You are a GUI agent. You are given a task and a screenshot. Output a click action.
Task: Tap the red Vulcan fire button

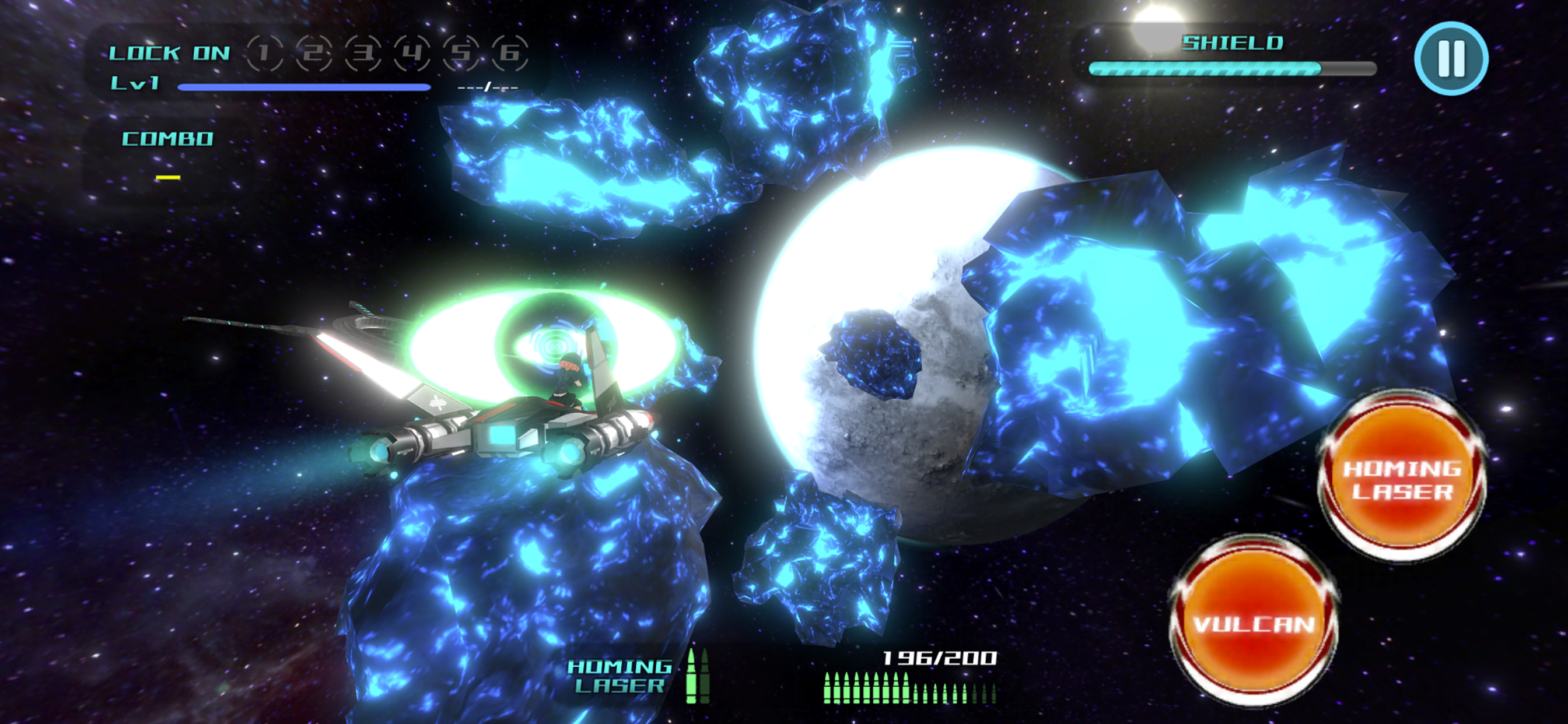(x=1254, y=623)
